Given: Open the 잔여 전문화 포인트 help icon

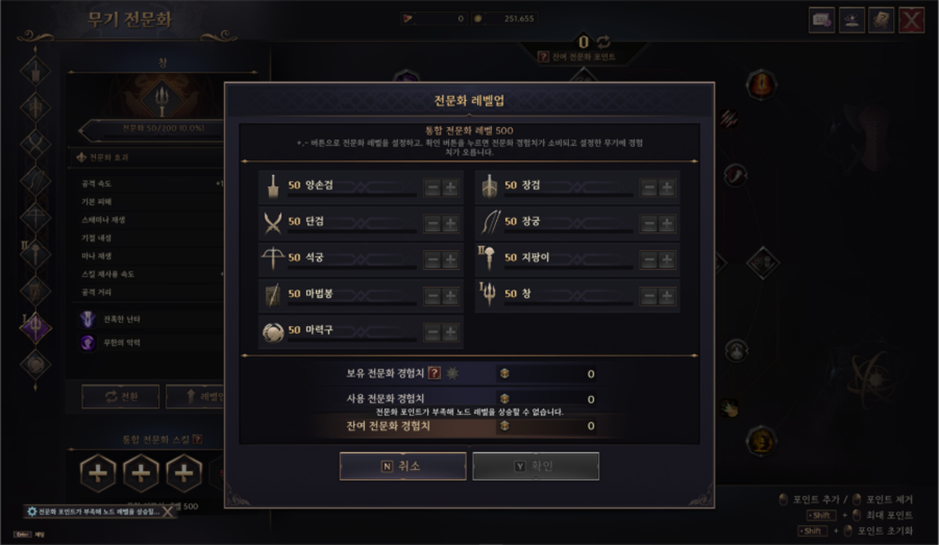Looking at the screenshot, I should click(x=543, y=57).
